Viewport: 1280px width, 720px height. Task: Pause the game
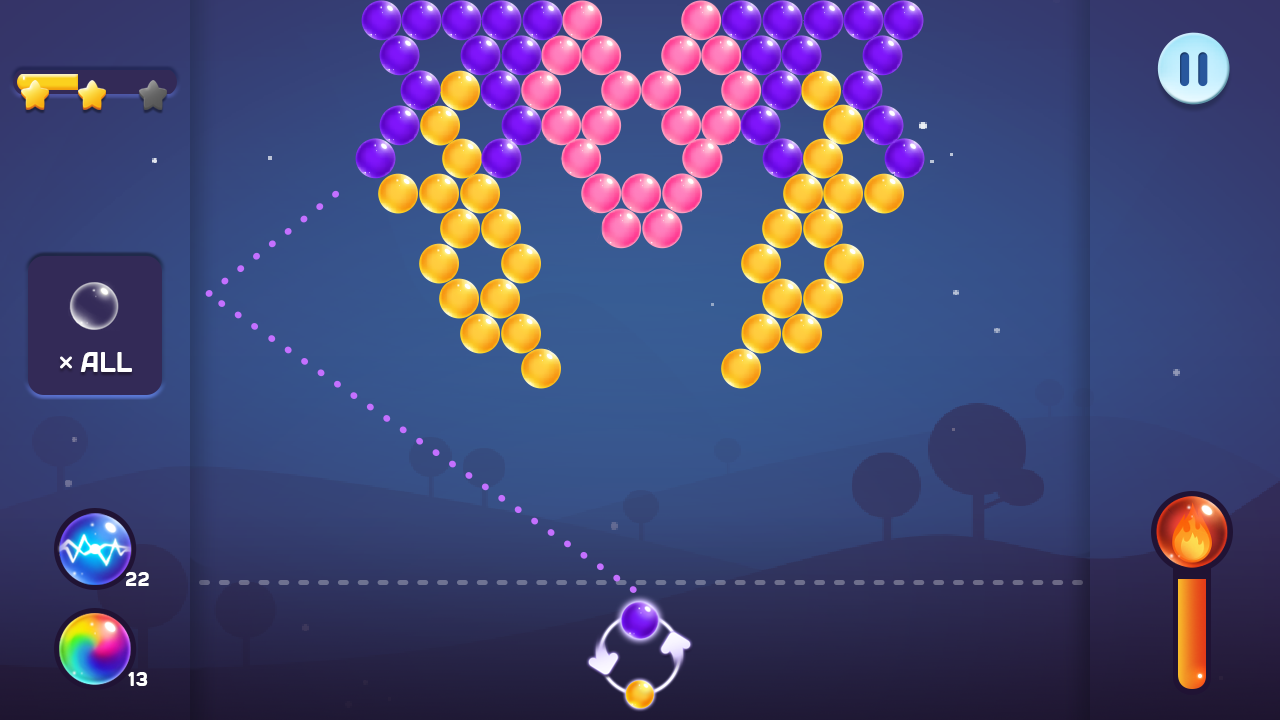point(1193,68)
